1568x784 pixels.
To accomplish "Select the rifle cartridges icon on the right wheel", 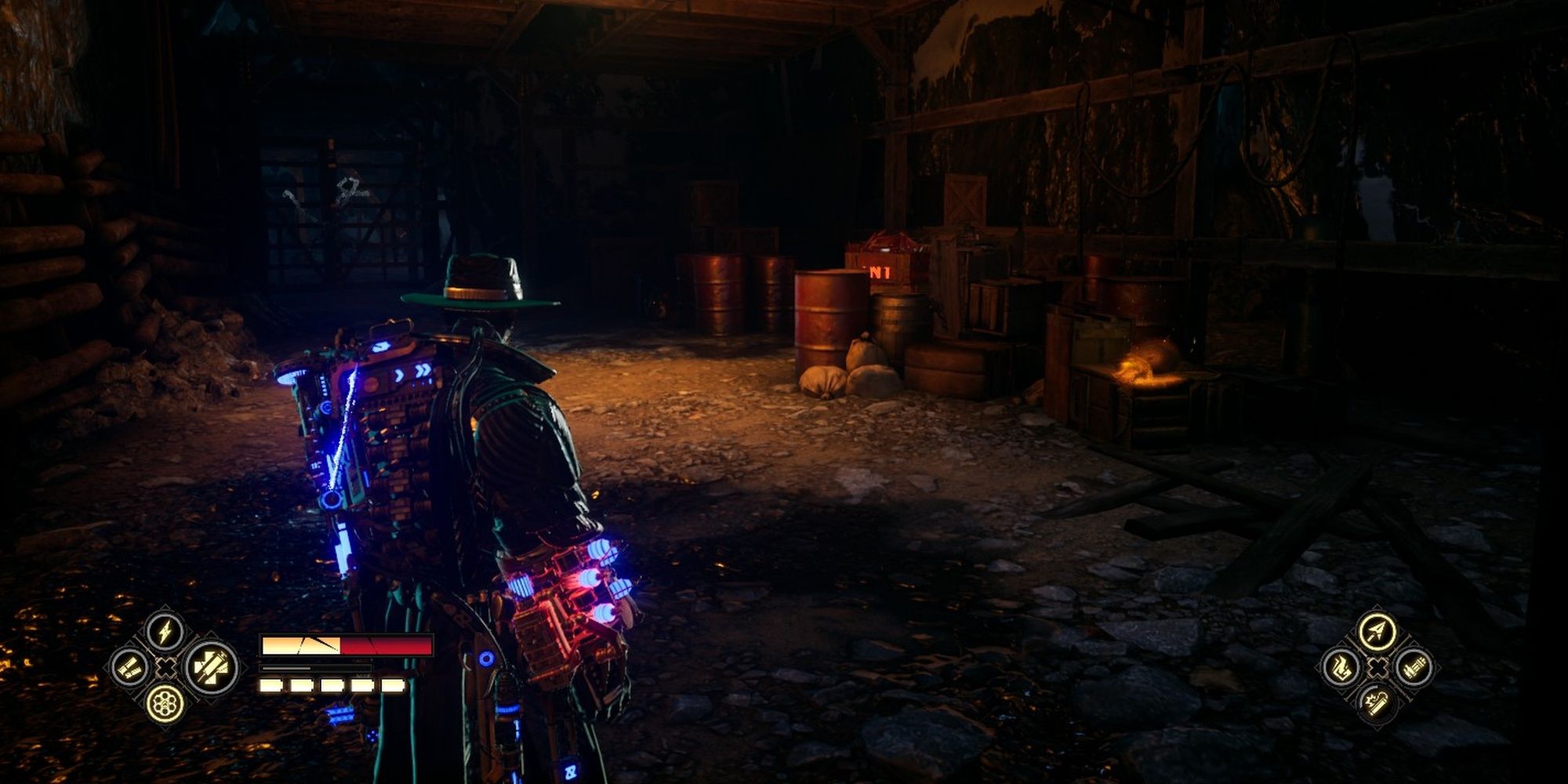I will coord(1414,669).
